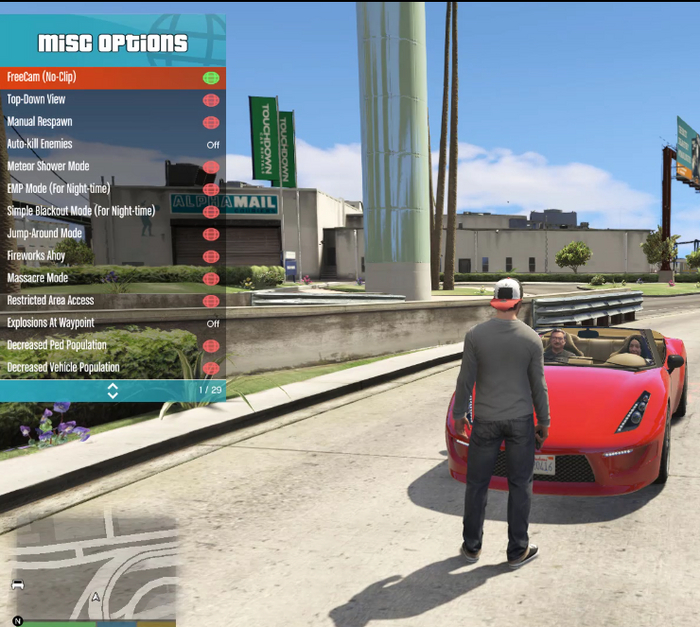This screenshot has width=700, height=627.
Task: Toggle Auto-kill Enemies on
Action: coord(112,144)
